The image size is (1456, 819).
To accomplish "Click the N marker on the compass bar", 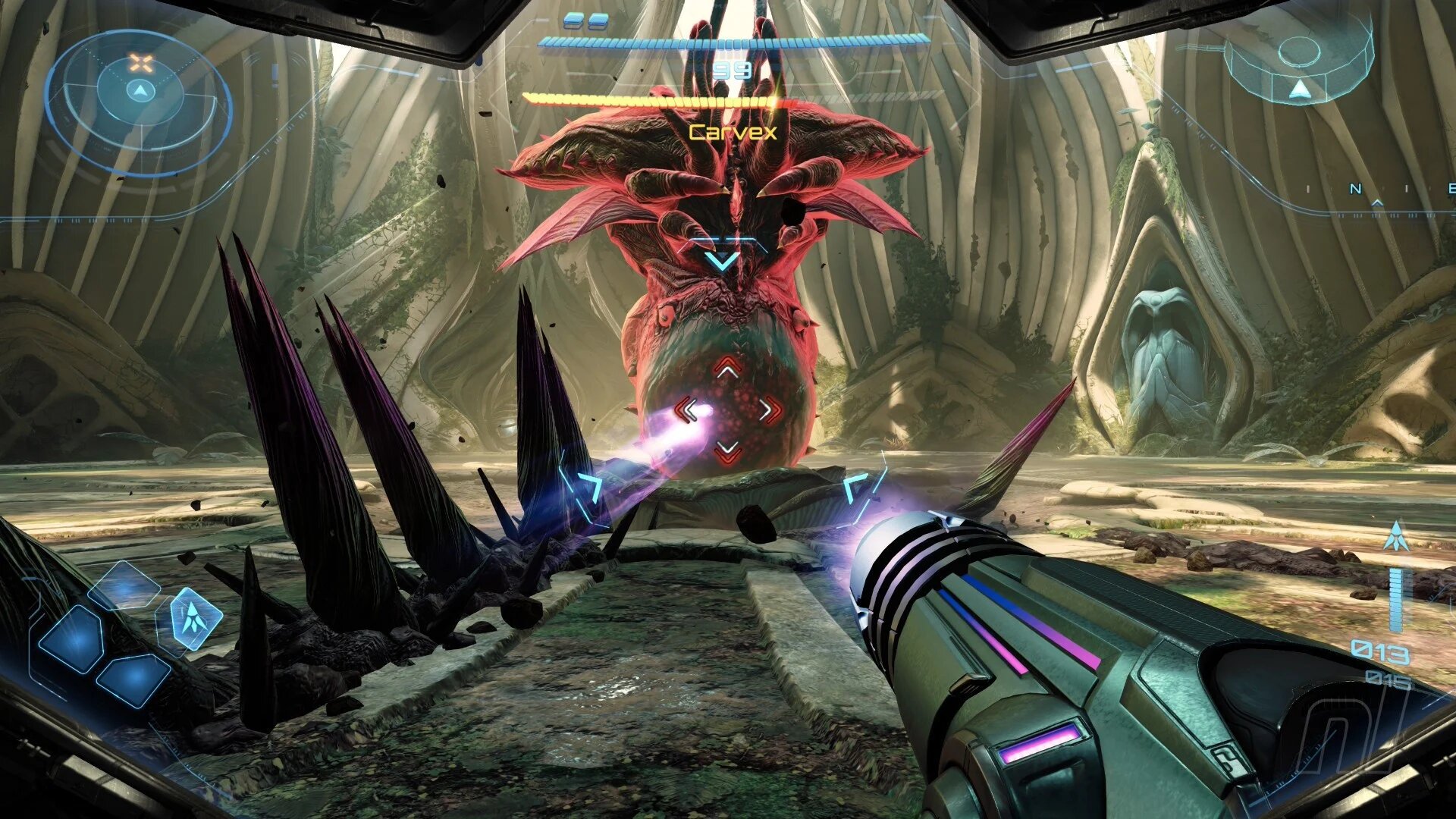I will pos(1356,190).
